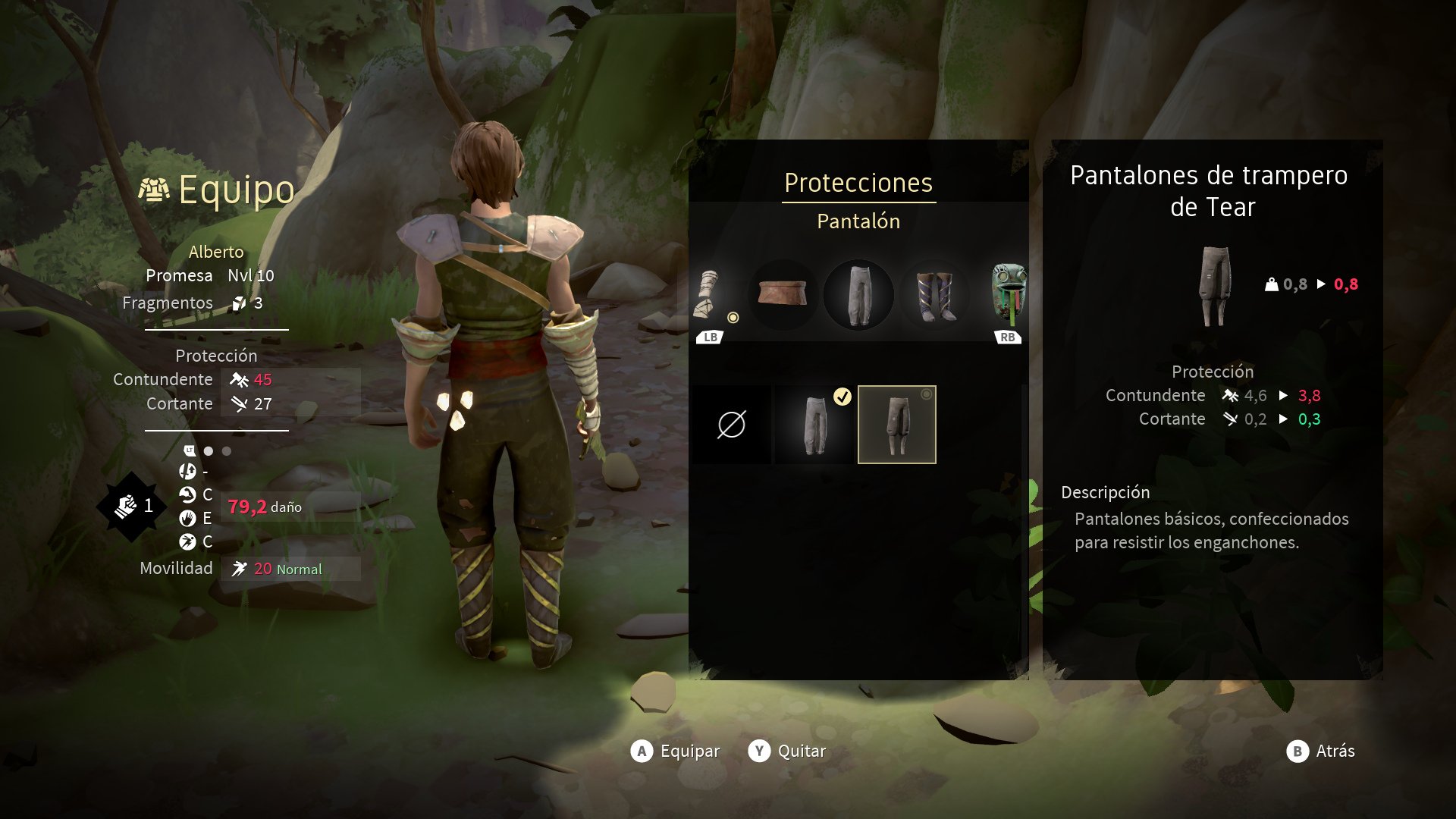
Task: Click Quitar to remove the pants
Action: 787,751
